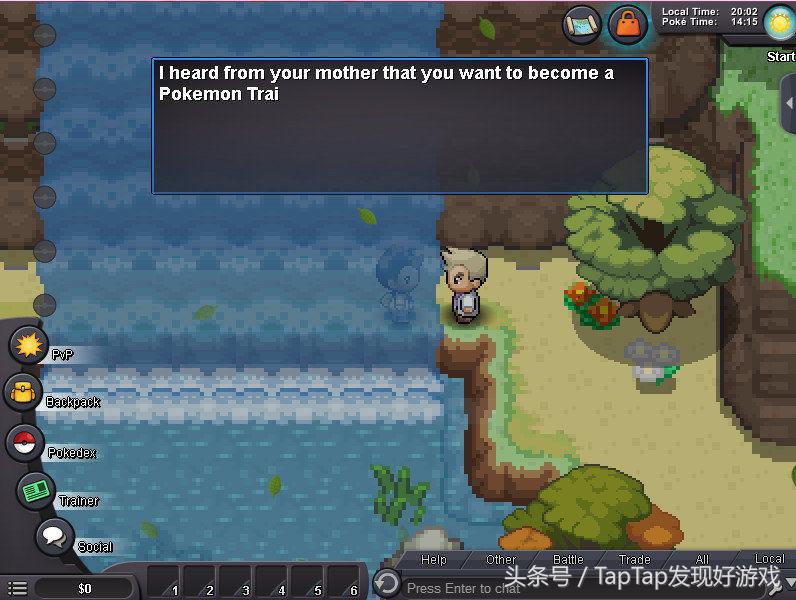Show the All chat tab
Screen dimensions: 796x600
point(702,560)
